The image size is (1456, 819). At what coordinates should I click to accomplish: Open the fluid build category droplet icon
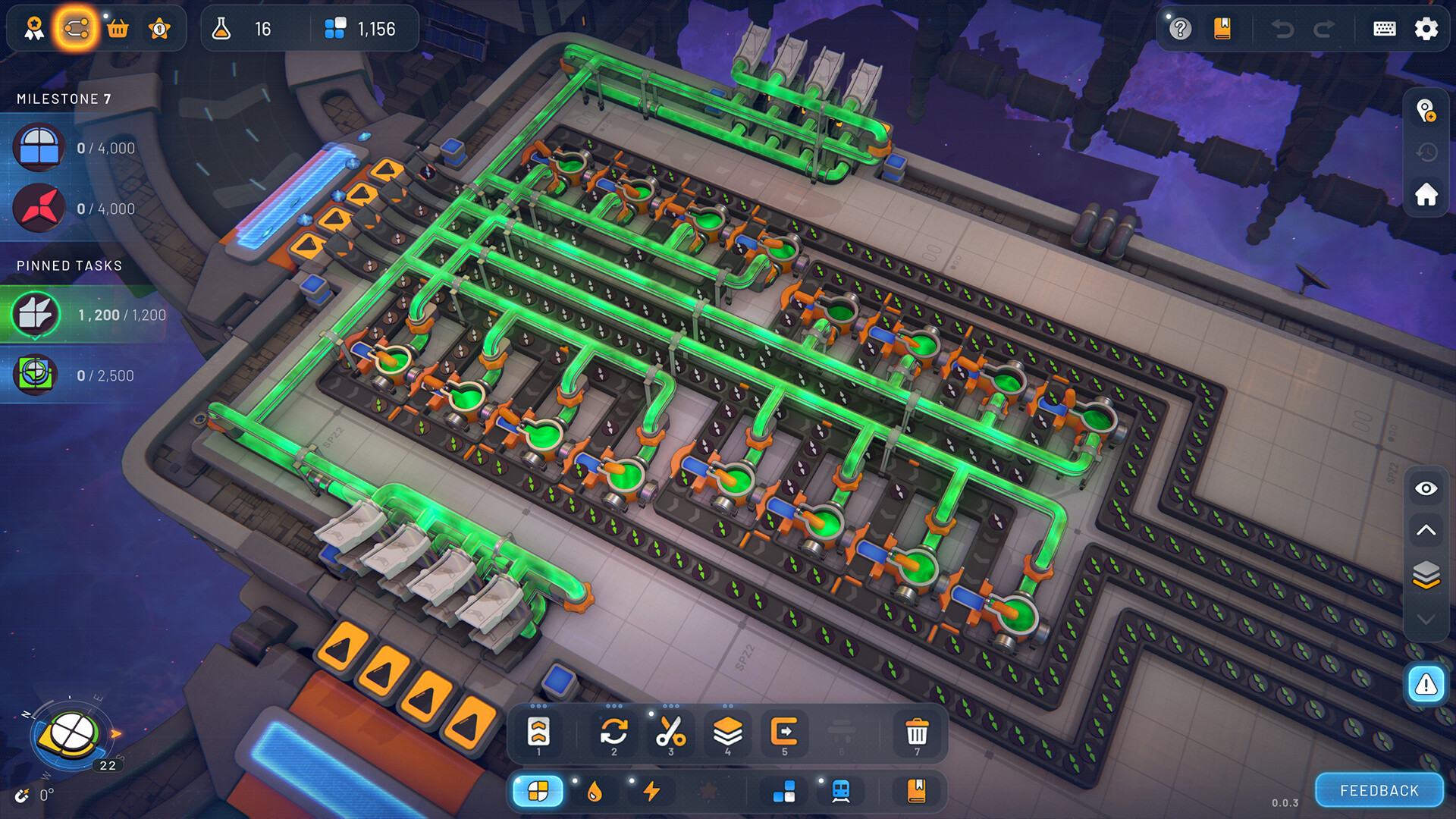coord(595,791)
